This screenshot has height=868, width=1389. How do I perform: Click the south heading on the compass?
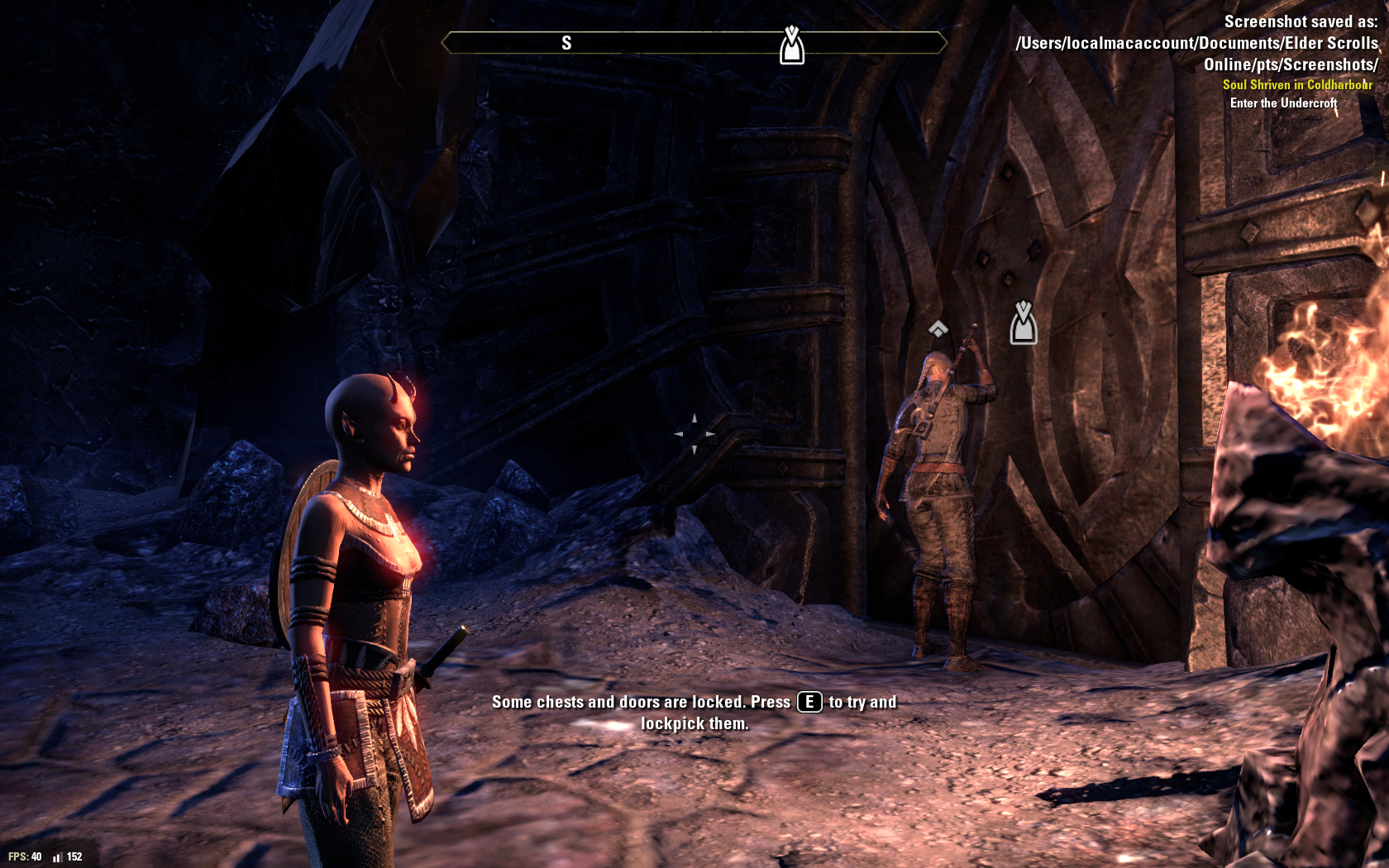click(x=566, y=43)
